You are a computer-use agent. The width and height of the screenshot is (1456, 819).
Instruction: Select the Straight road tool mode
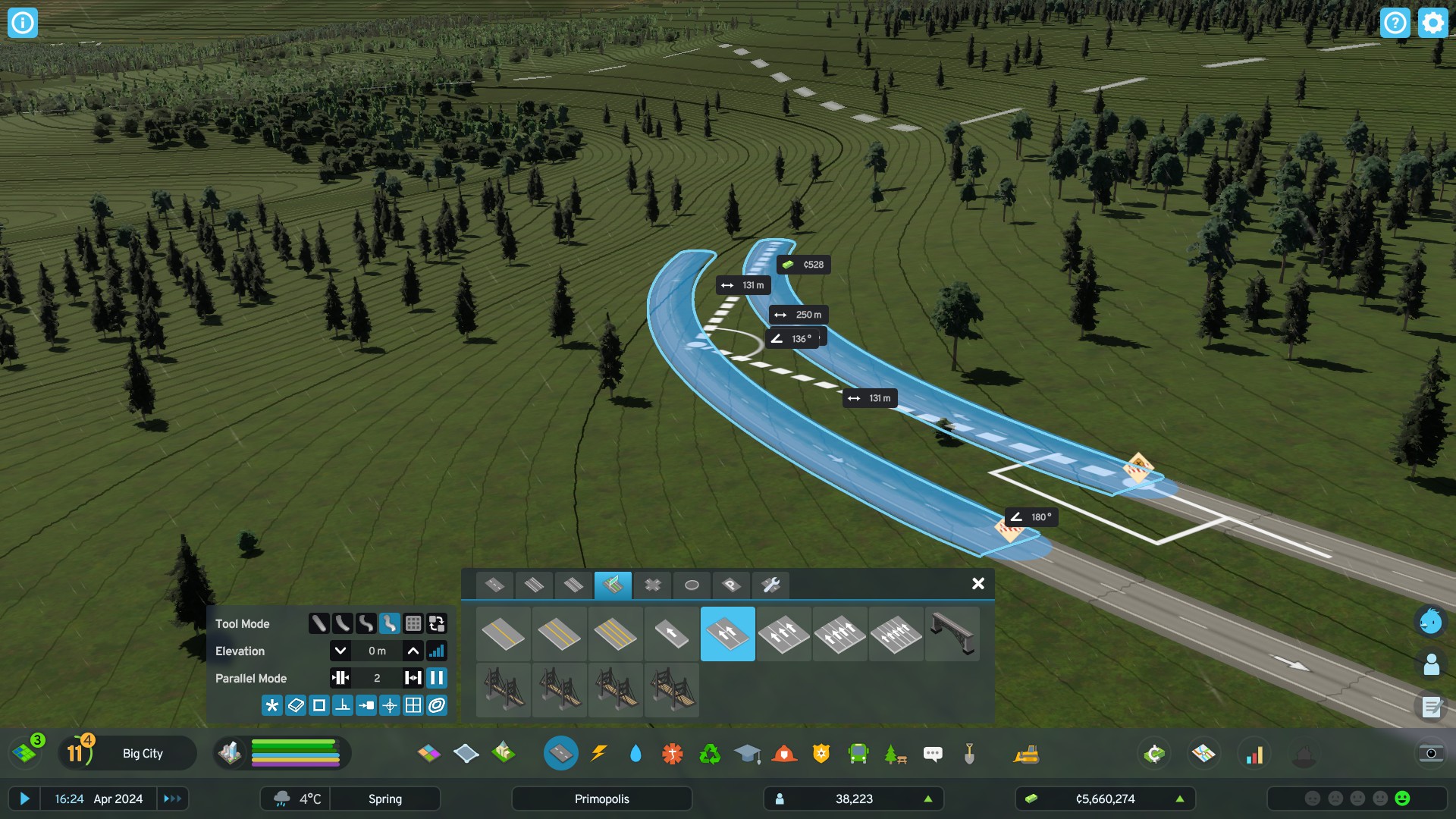click(x=320, y=623)
